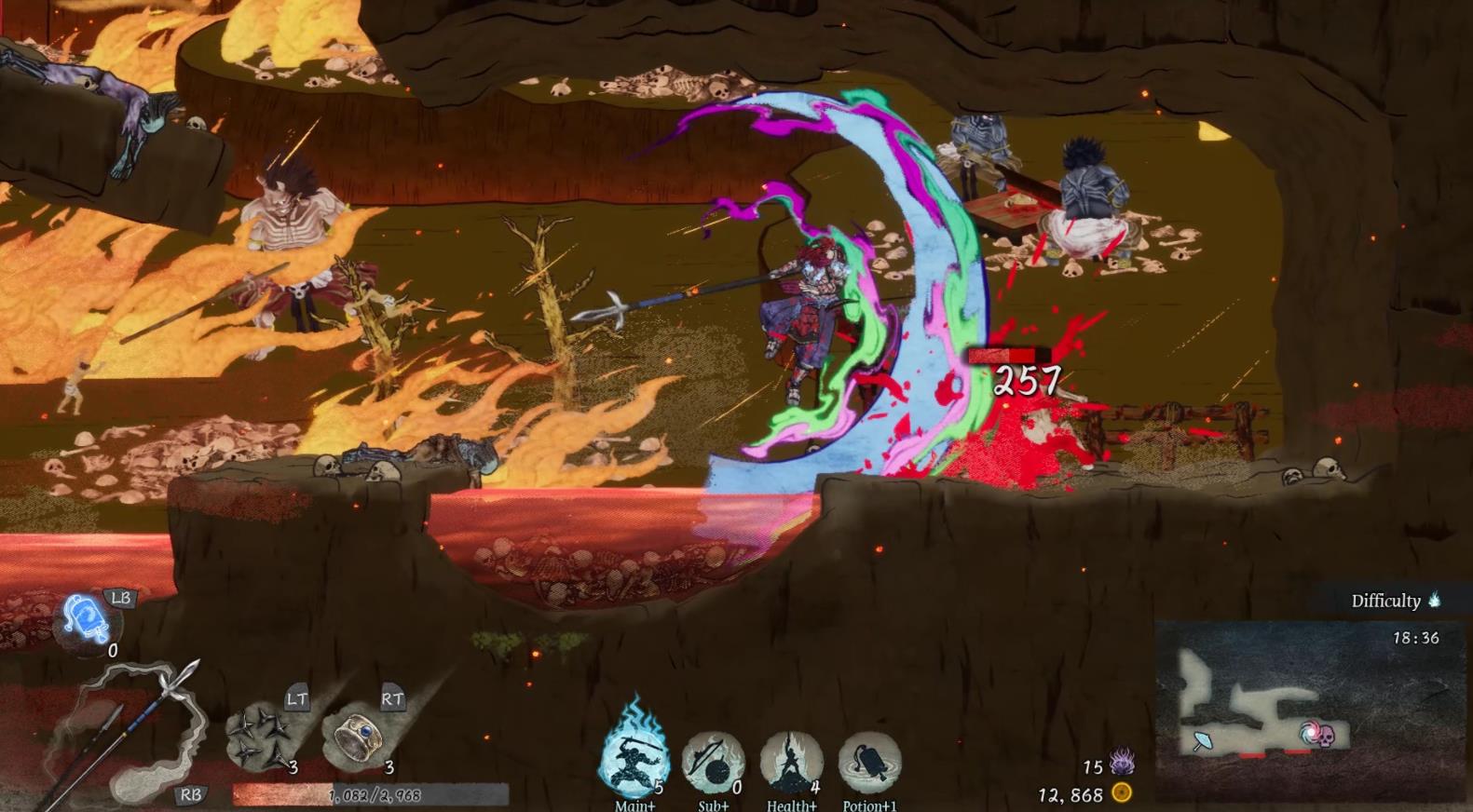Select the blue umbrella marker on minimap
This screenshot has width=1473, height=812.
(1203, 741)
